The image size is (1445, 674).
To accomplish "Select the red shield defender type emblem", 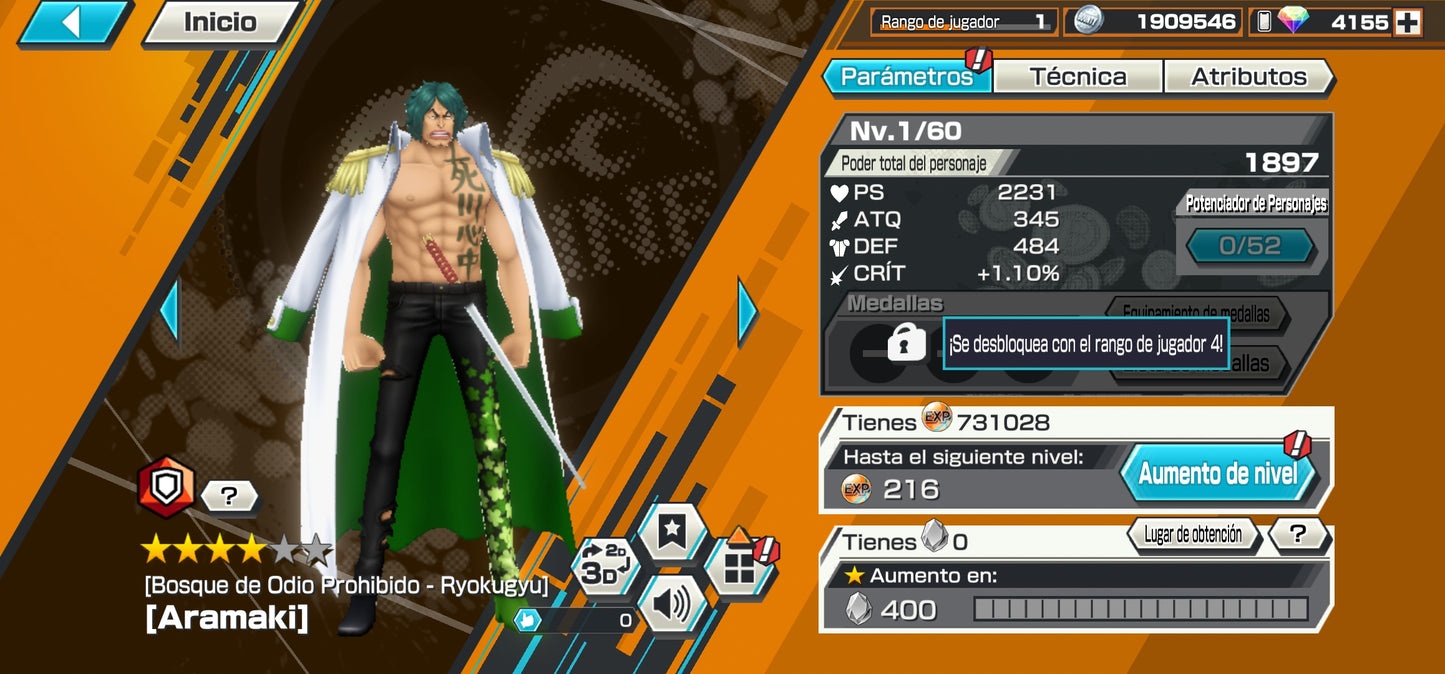I will (x=166, y=488).
